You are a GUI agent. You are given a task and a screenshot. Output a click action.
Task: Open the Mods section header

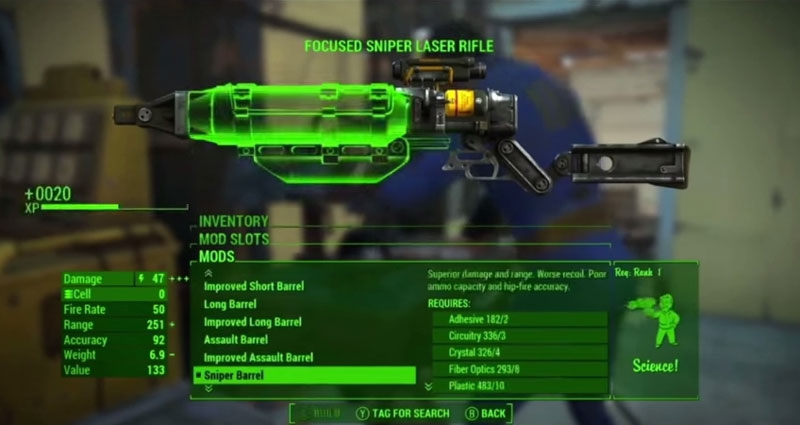pos(216,257)
